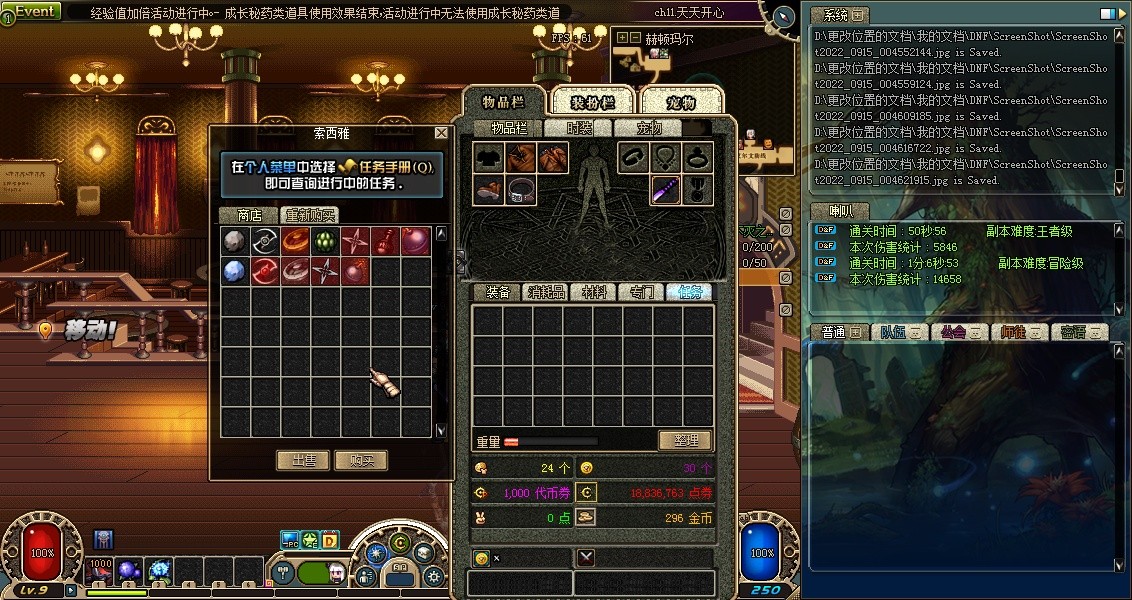
Task: Select the equipped purple weapon slot
Action: [x=666, y=190]
